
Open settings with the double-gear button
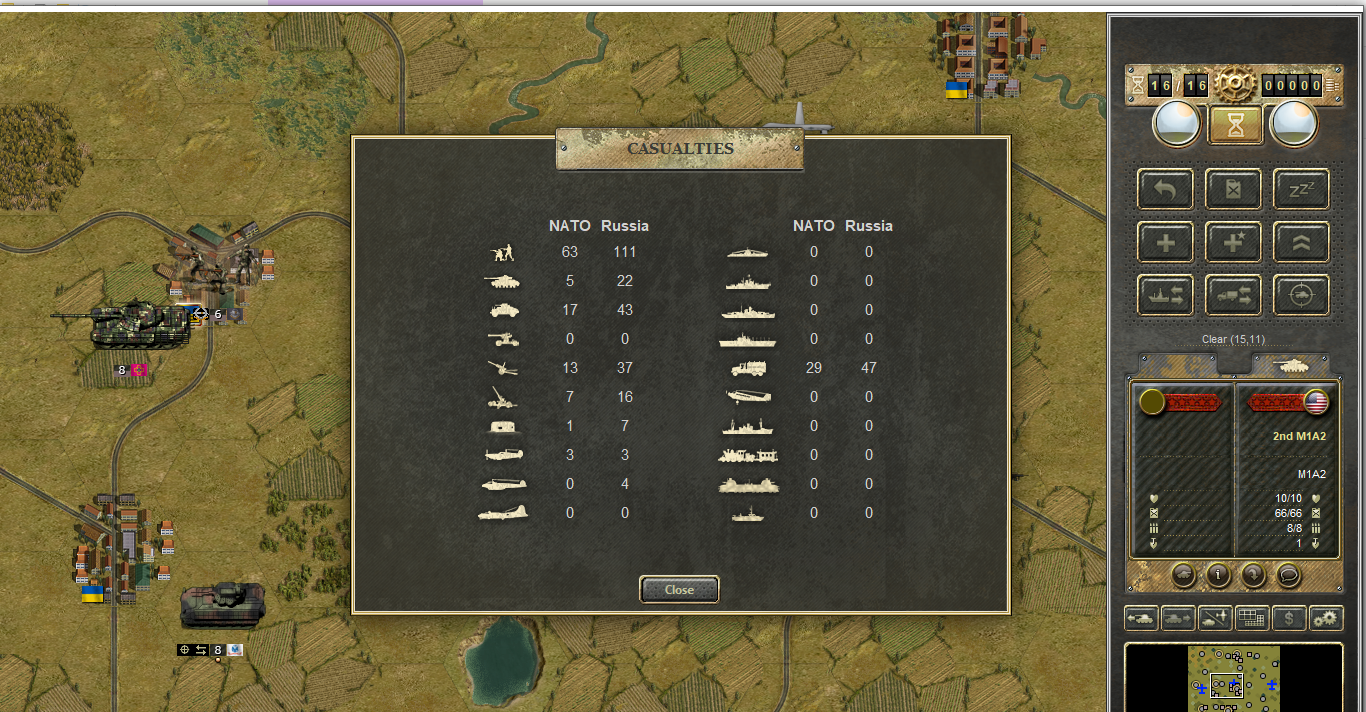(x=1325, y=618)
